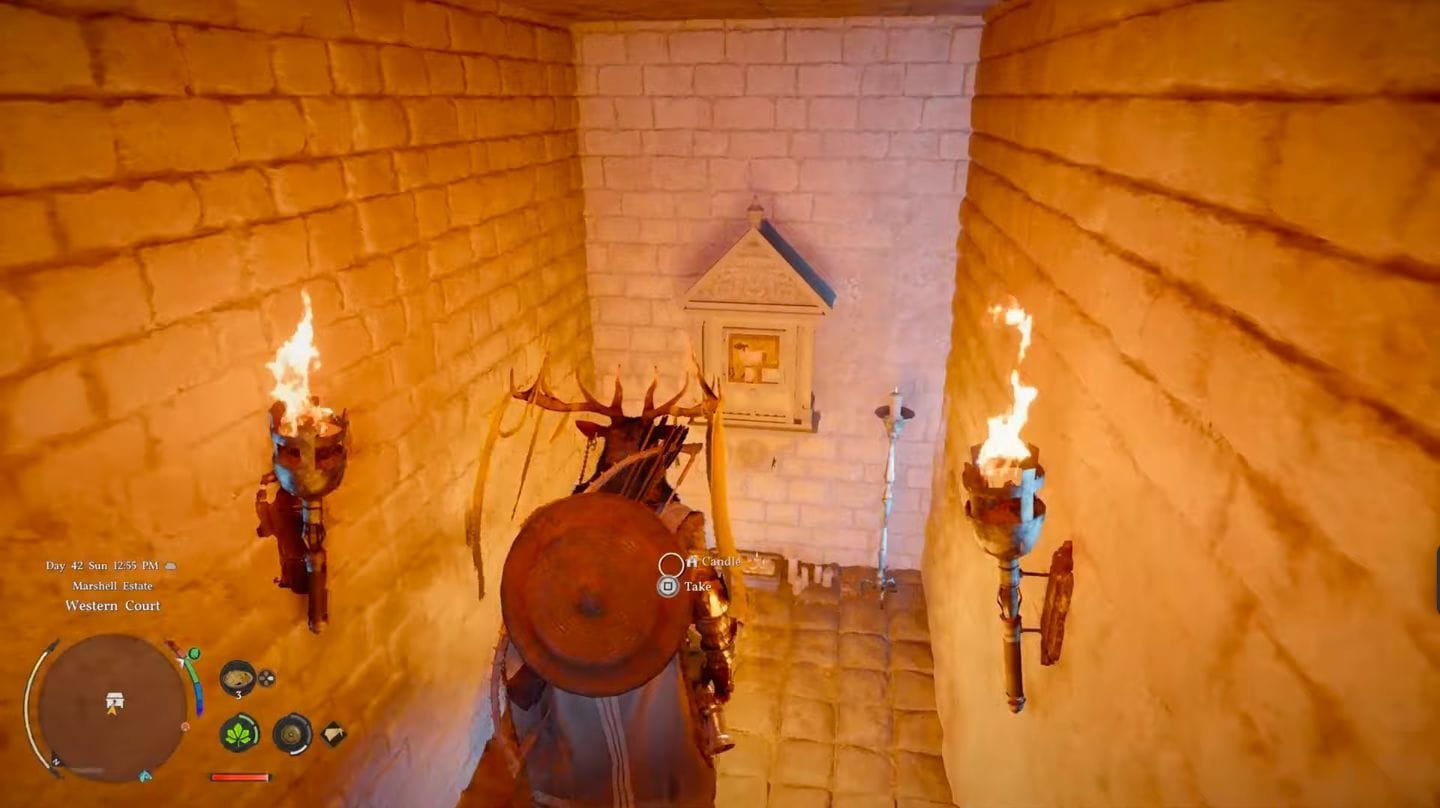Click the player arrow marker on the minimap

pyautogui.click(x=113, y=711)
